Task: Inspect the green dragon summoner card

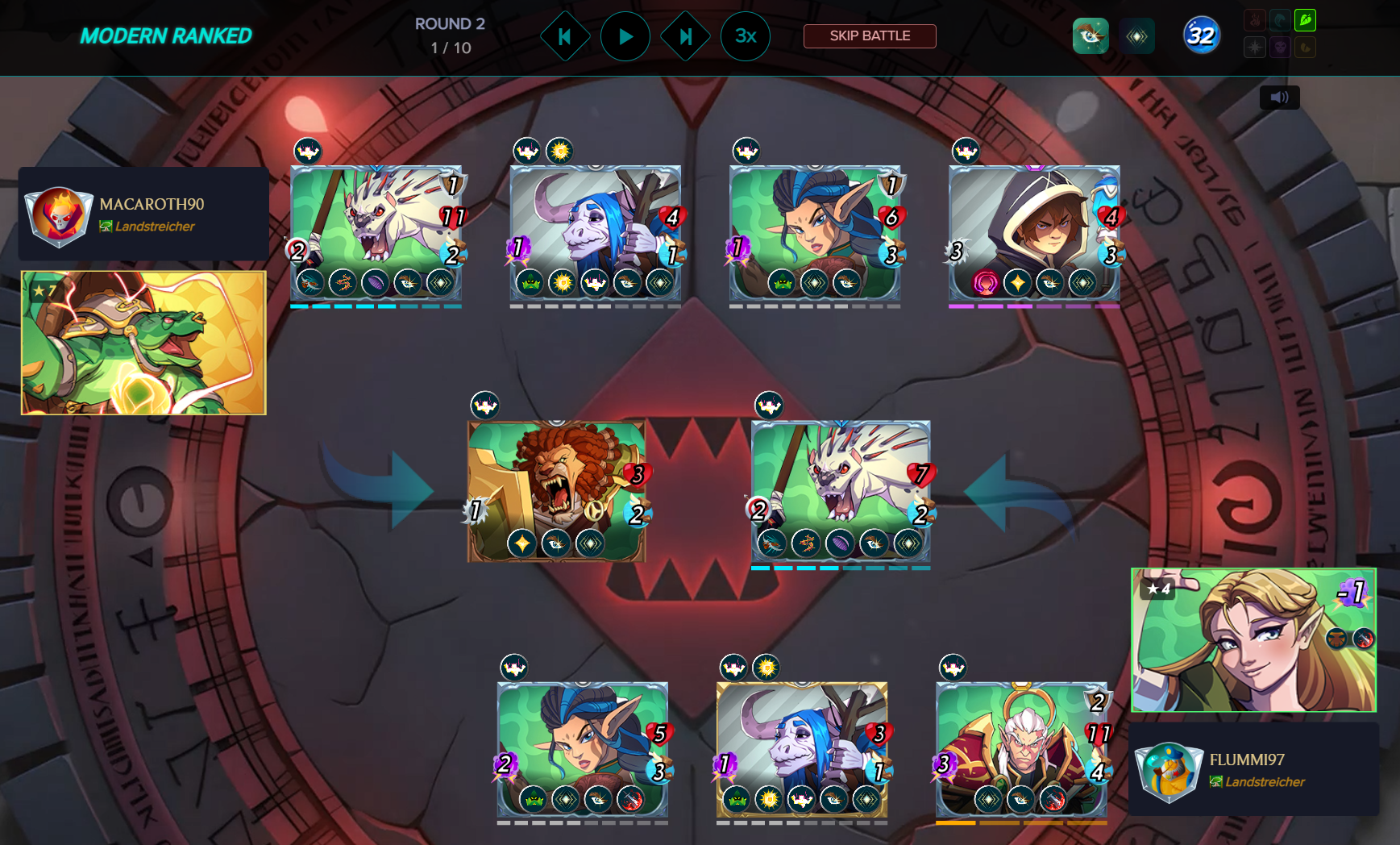Action: (143, 343)
